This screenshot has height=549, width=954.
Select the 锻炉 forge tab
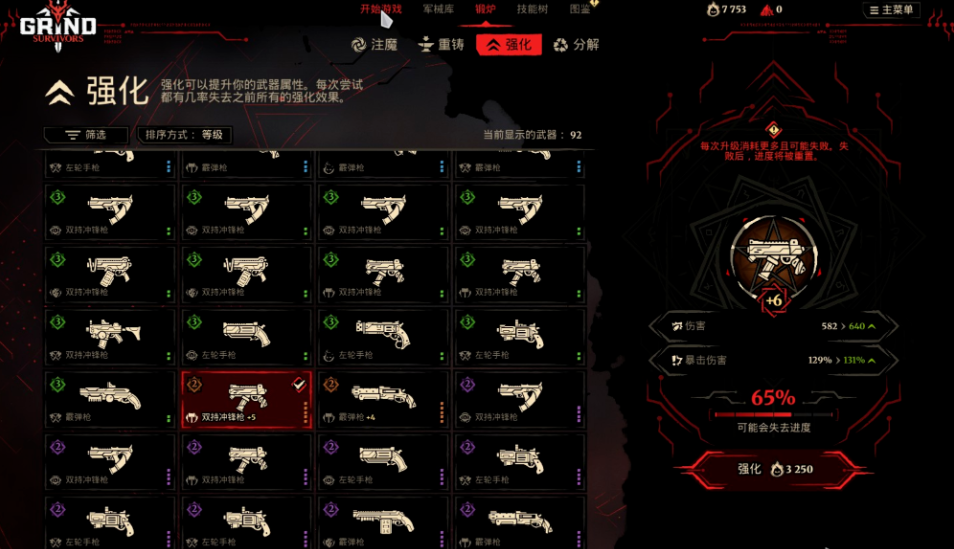486,9
